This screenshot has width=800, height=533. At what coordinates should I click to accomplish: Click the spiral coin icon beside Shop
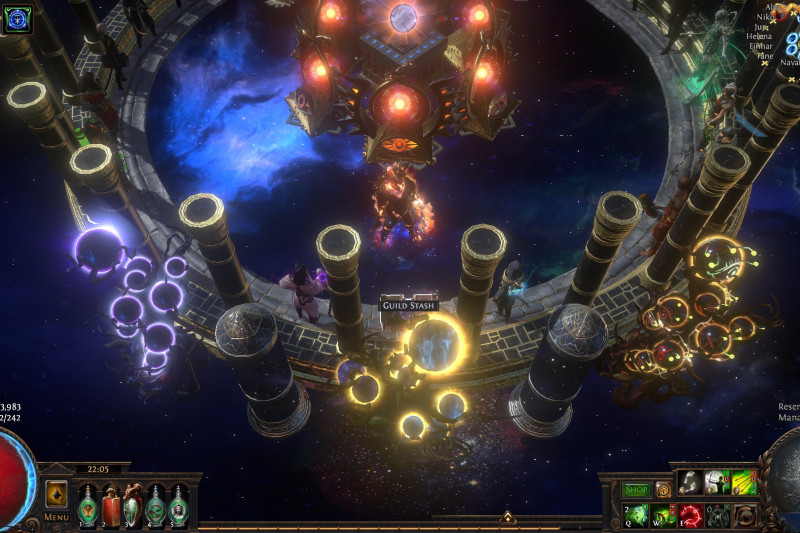[x=663, y=490]
